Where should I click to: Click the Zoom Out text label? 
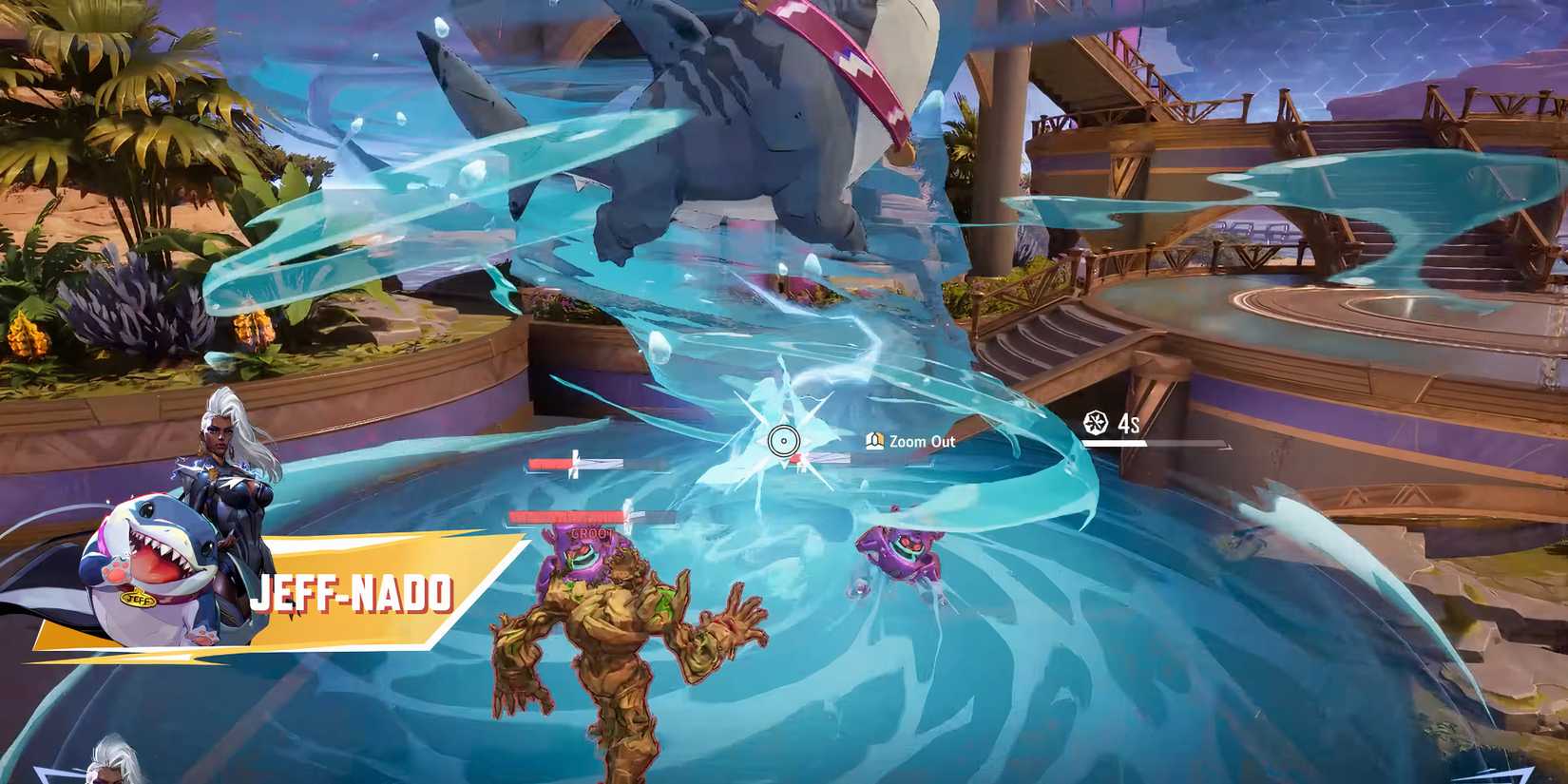(x=920, y=442)
